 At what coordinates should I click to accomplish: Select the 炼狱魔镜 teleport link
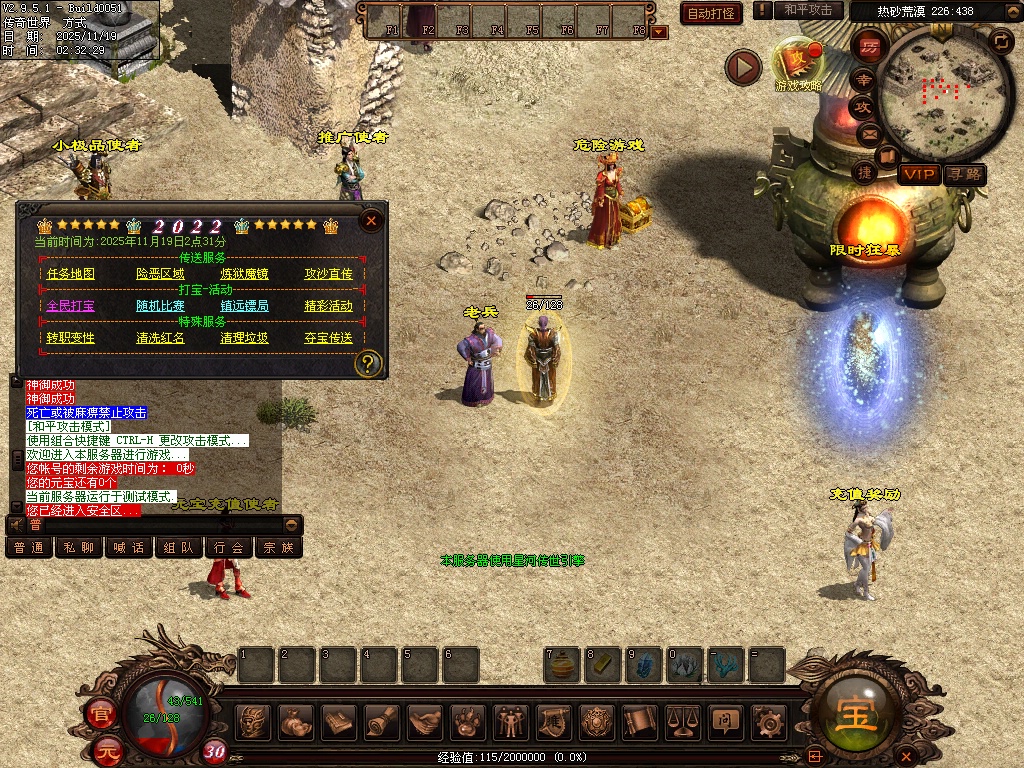tap(244, 274)
